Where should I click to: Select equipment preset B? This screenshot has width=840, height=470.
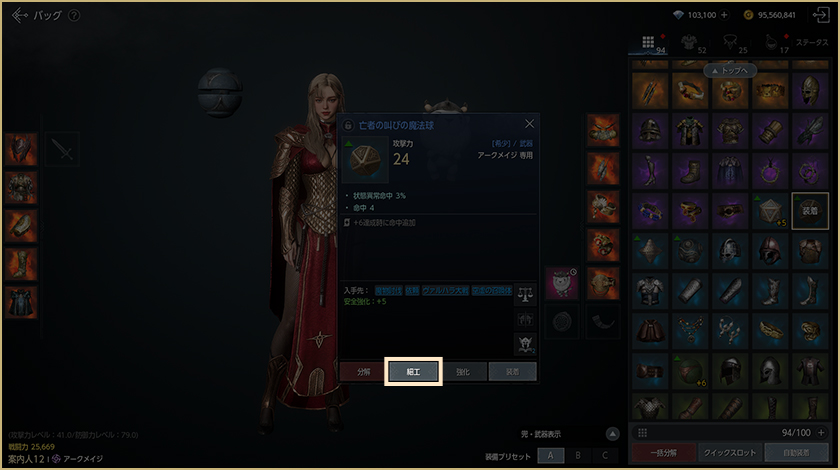[x=577, y=455]
